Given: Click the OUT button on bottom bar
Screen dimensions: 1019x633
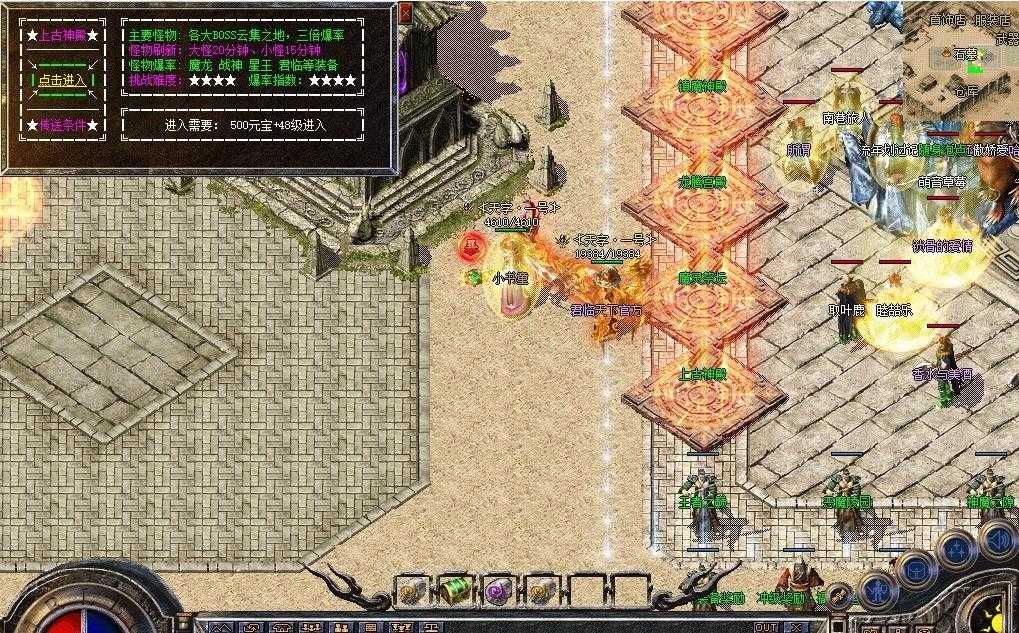Looking at the screenshot, I should [x=766, y=627].
